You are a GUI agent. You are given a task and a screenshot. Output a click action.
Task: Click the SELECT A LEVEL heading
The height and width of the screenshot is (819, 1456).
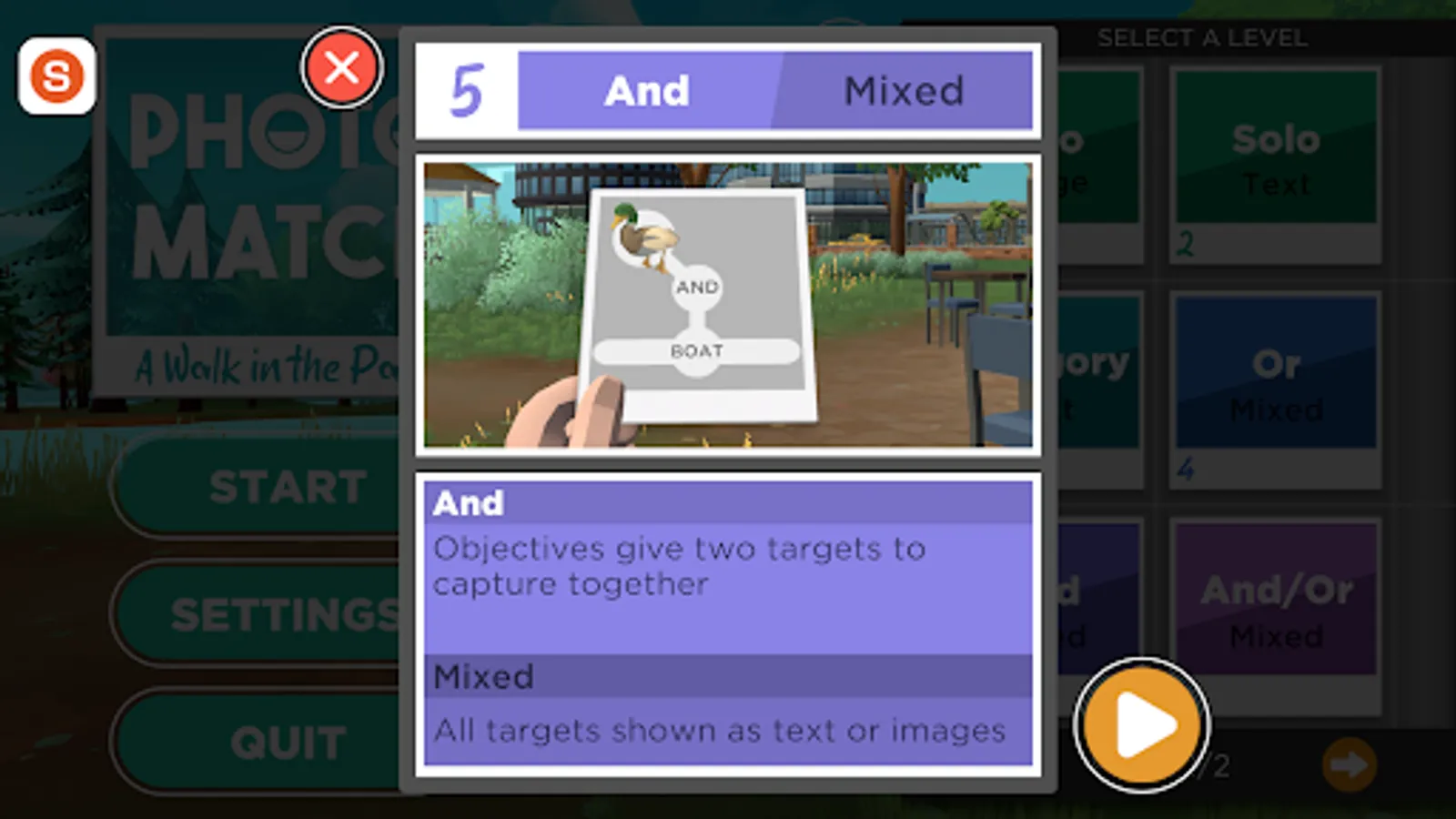point(1201,38)
